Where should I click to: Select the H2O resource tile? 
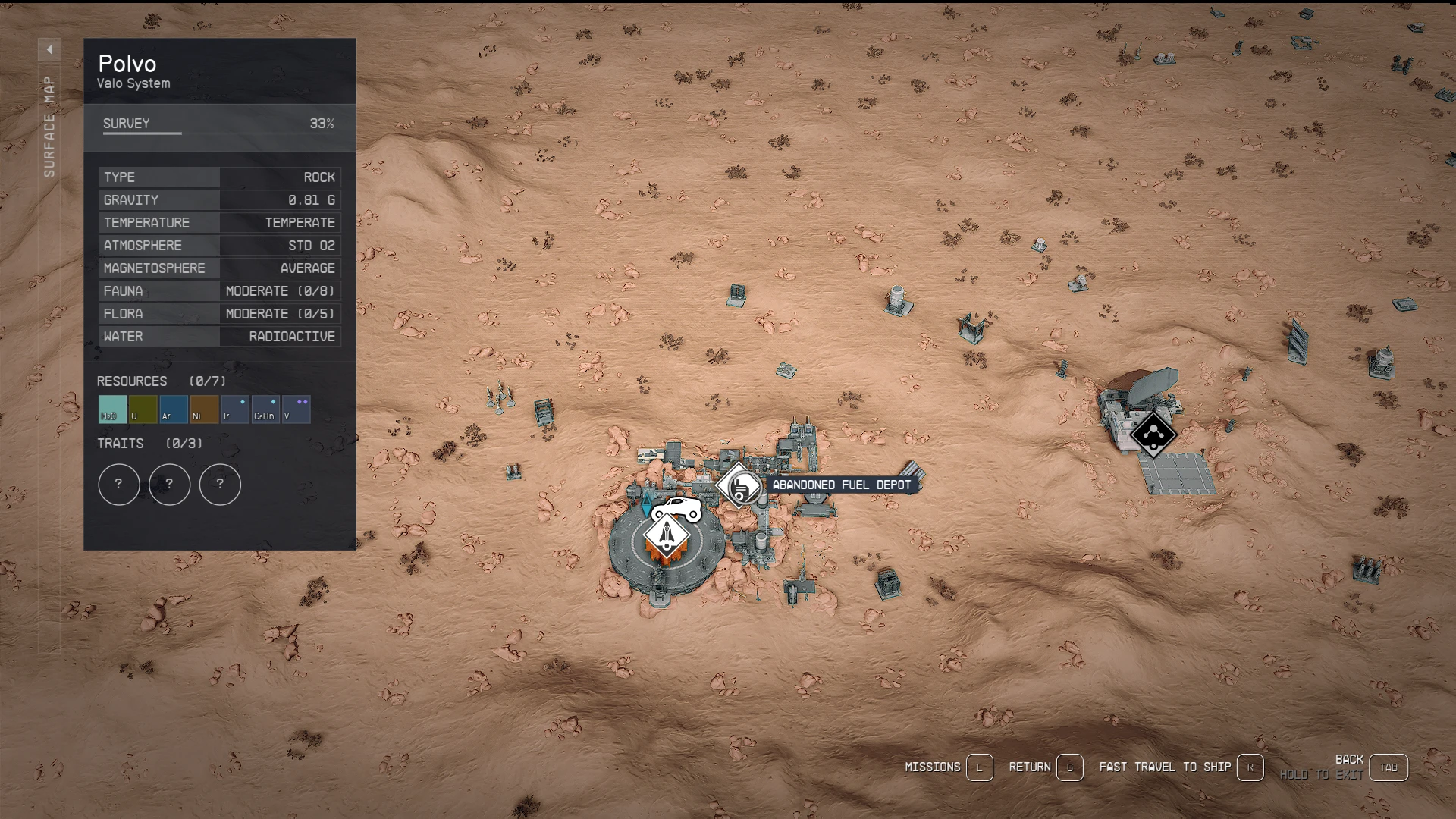112,409
